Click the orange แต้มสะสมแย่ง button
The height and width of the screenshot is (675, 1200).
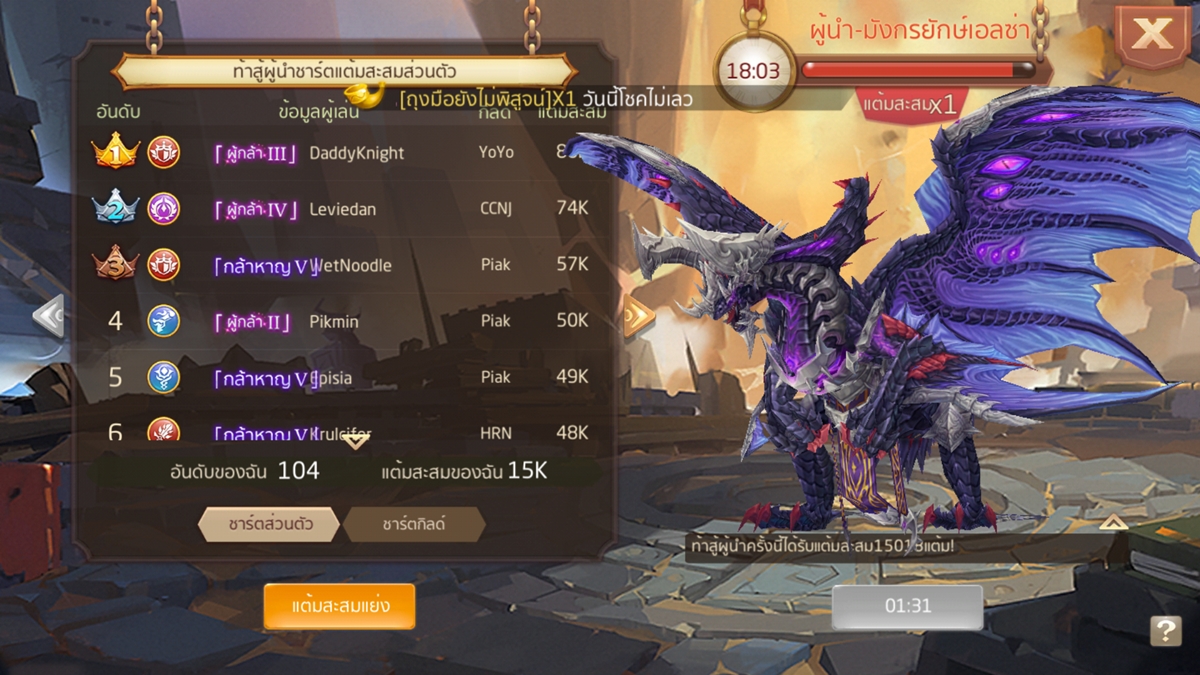click(x=339, y=606)
